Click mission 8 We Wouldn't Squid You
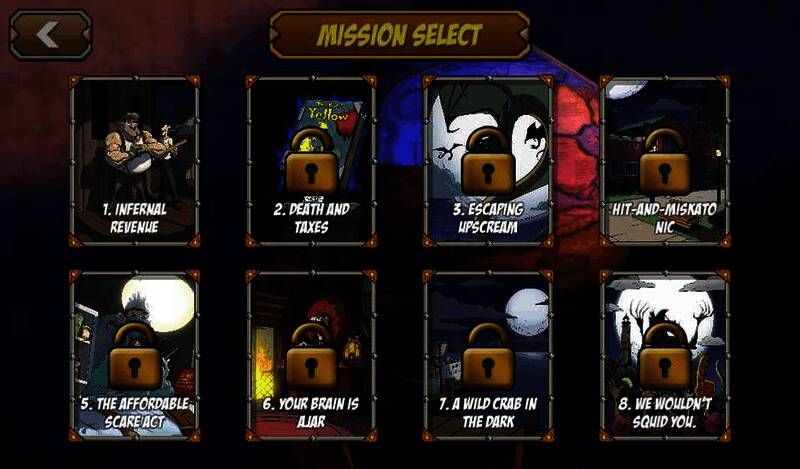 tap(664, 355)
